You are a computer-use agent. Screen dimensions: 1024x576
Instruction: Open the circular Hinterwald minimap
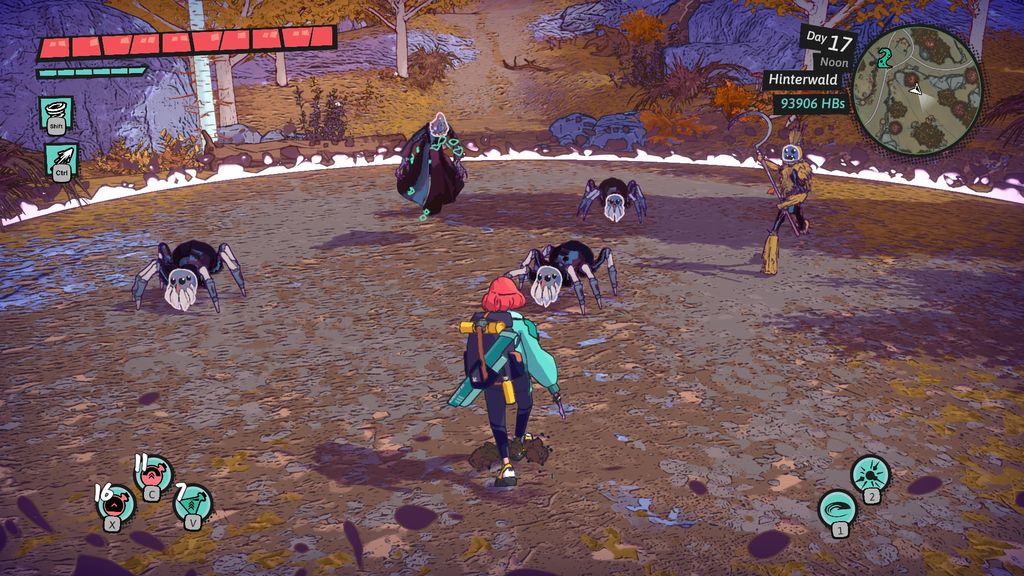tap(917, 90)
